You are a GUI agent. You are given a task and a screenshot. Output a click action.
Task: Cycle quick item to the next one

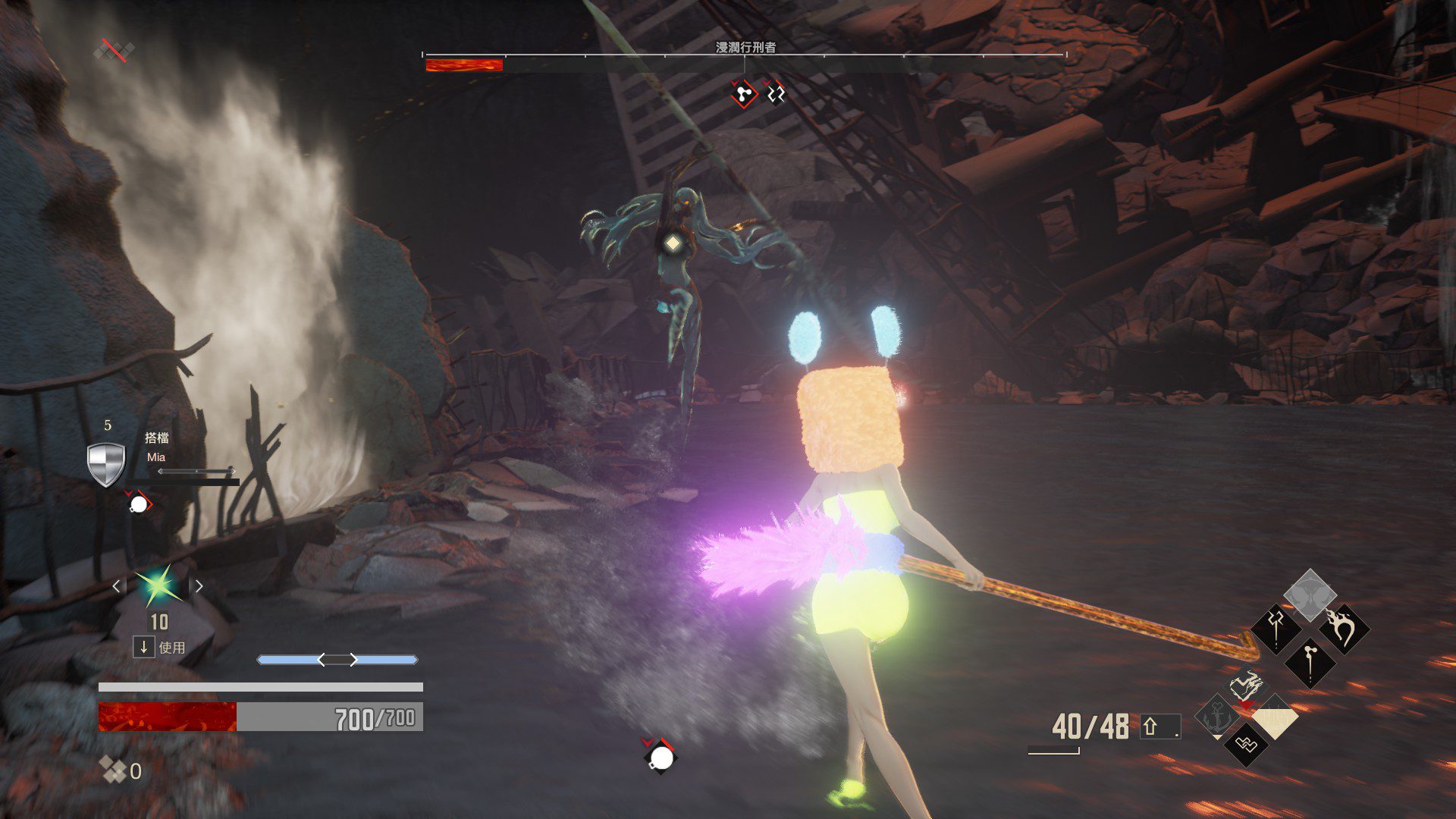(199, 586)
